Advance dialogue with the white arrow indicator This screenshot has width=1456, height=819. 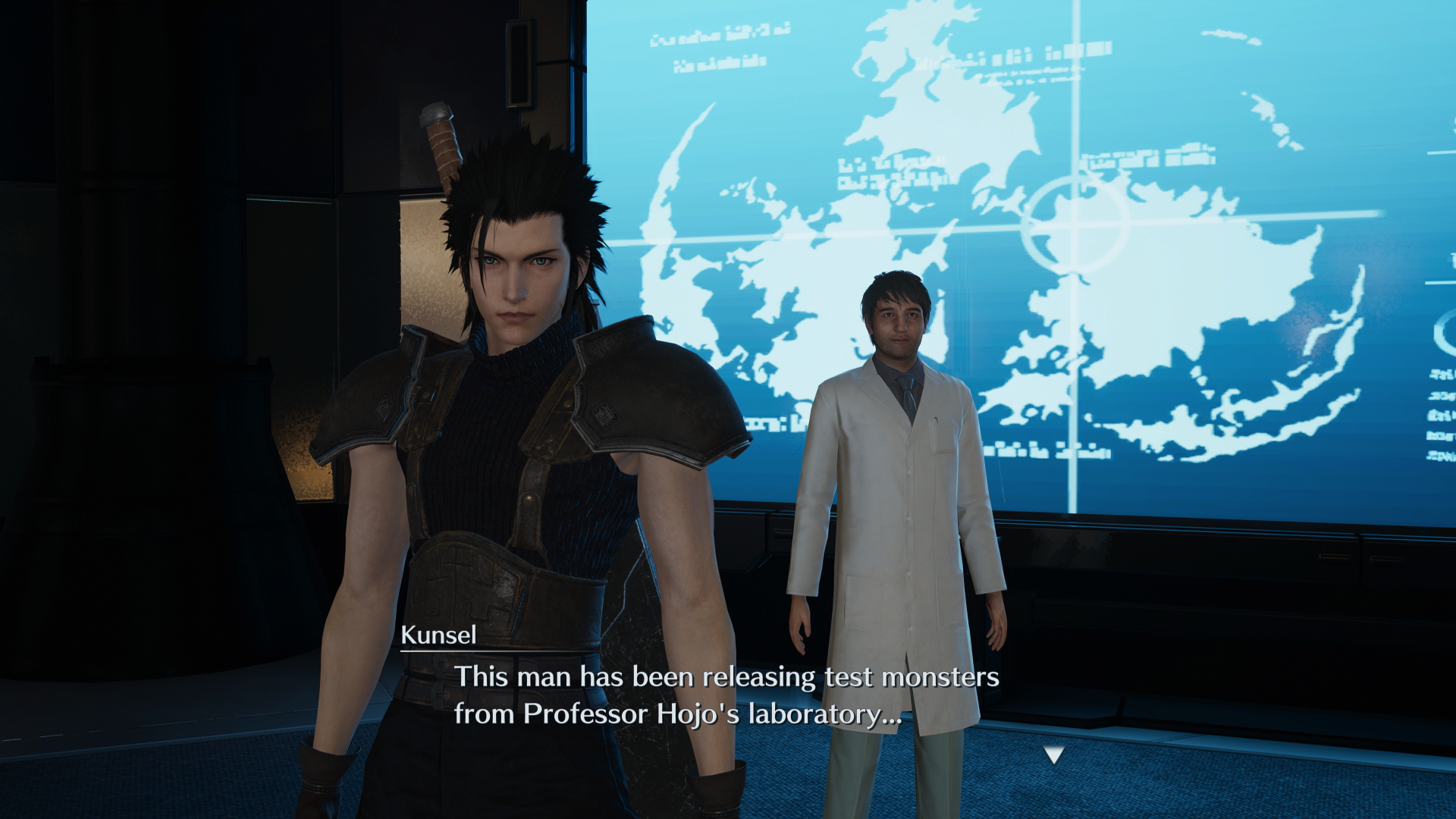(x=1053, y=755)
